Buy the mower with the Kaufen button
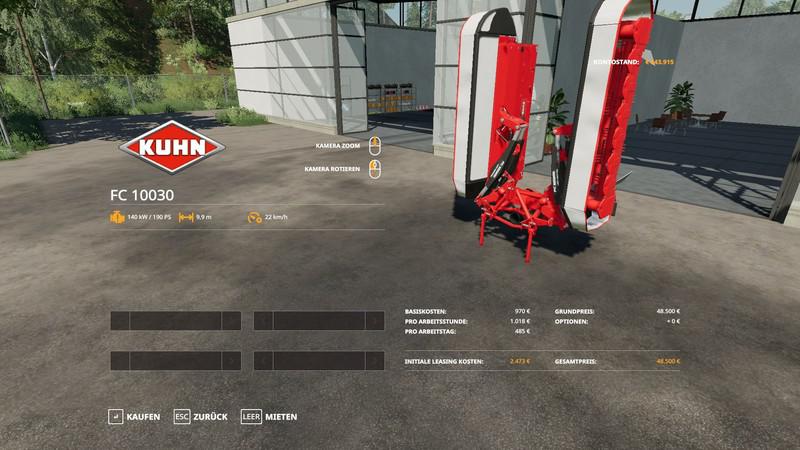Screen dimensions: 800x450 coord(134,416)
